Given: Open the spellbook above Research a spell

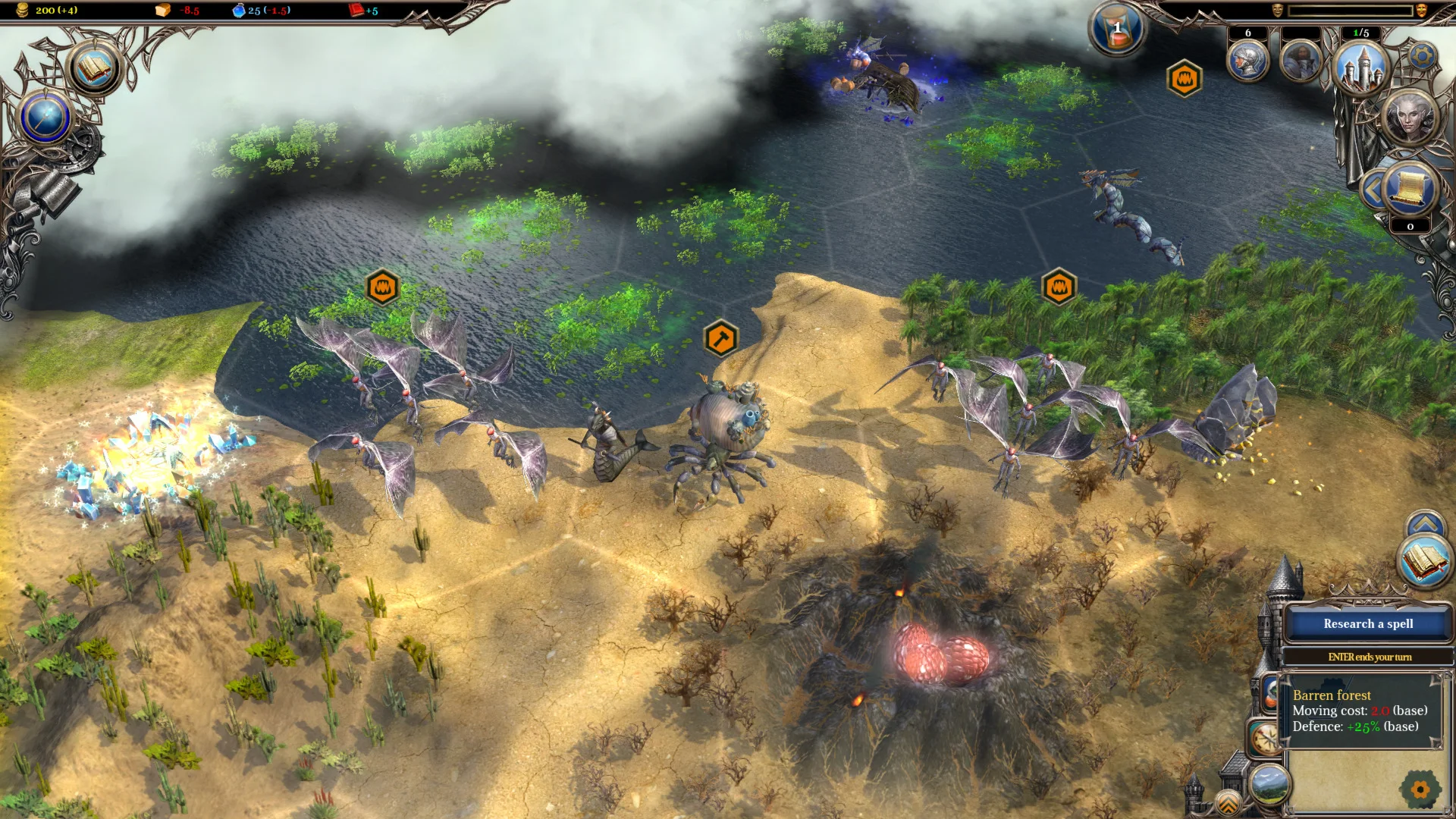Looking at the screenshot, I should [1425, 561].
